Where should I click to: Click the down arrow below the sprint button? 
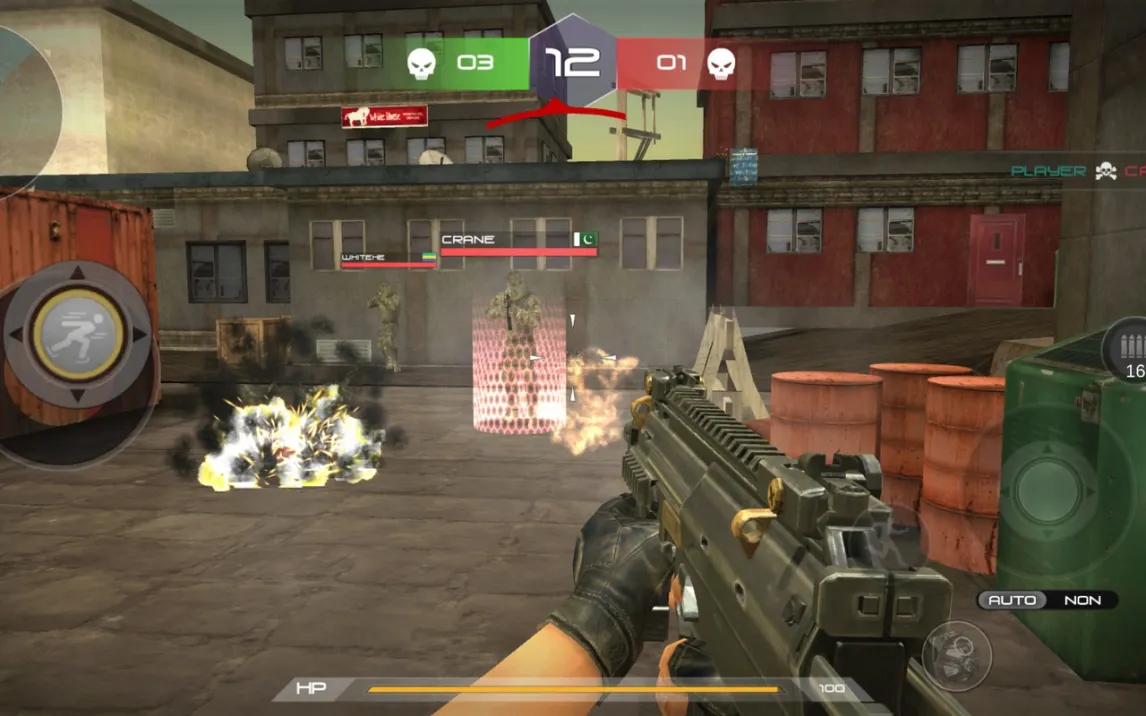[78, 396]
